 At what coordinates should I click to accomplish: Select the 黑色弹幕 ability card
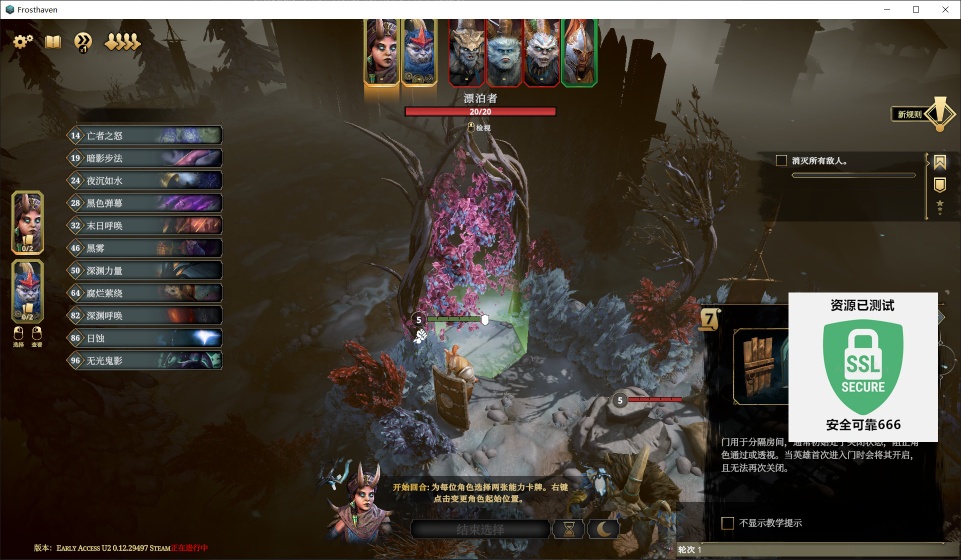pyautogui.click(x=145, y=203)
